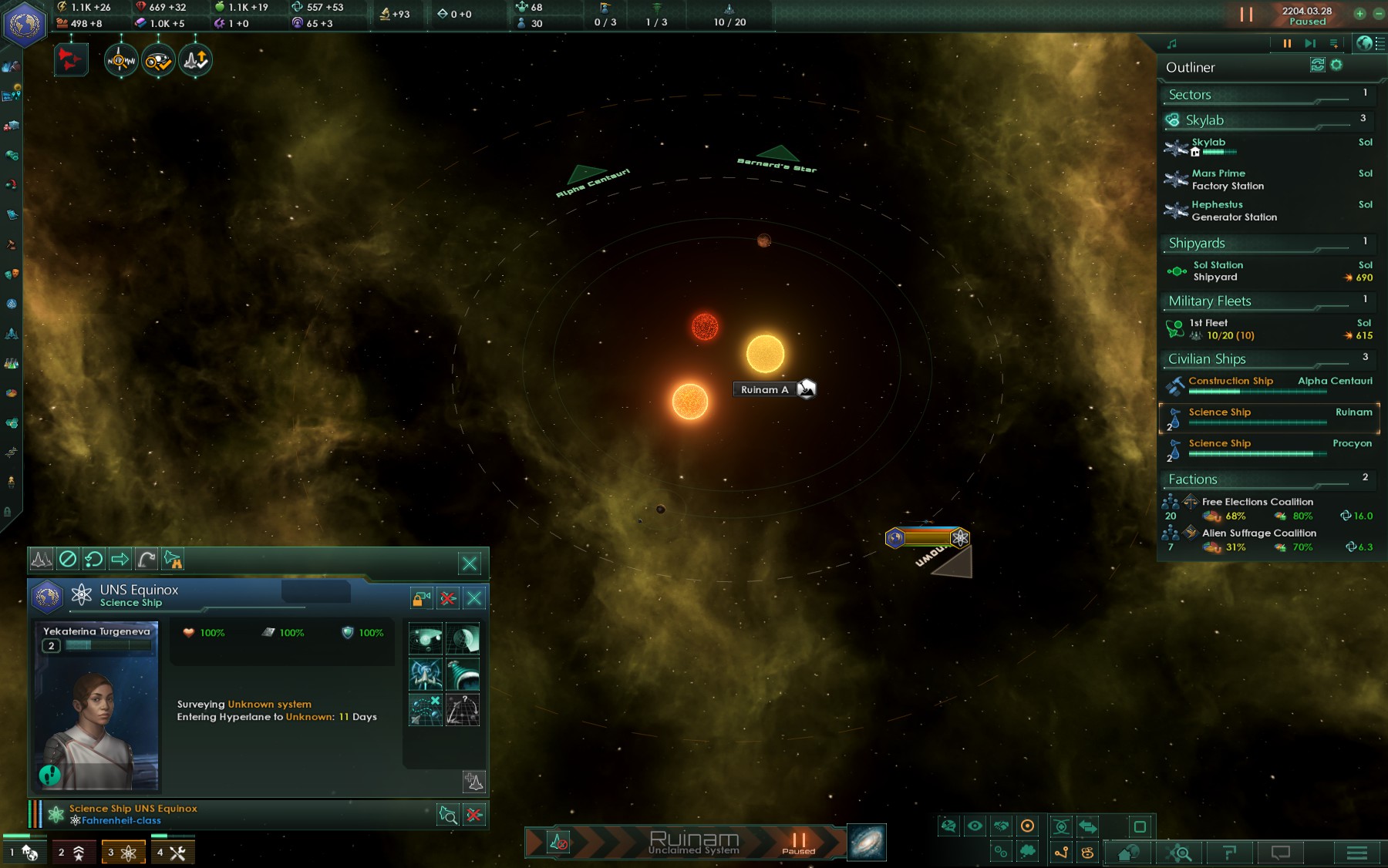Select control group 3 science ship tab

click(x=122, y=852)
